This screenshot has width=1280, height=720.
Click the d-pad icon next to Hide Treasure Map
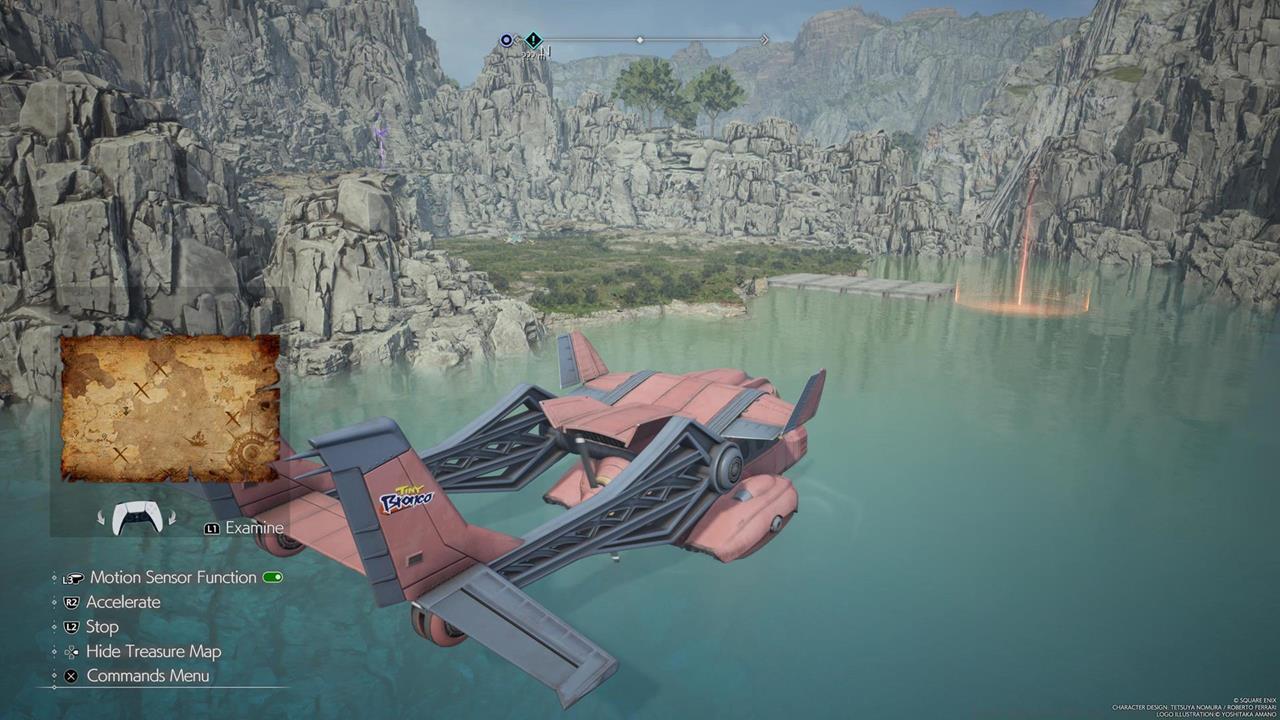click(72, 651)
